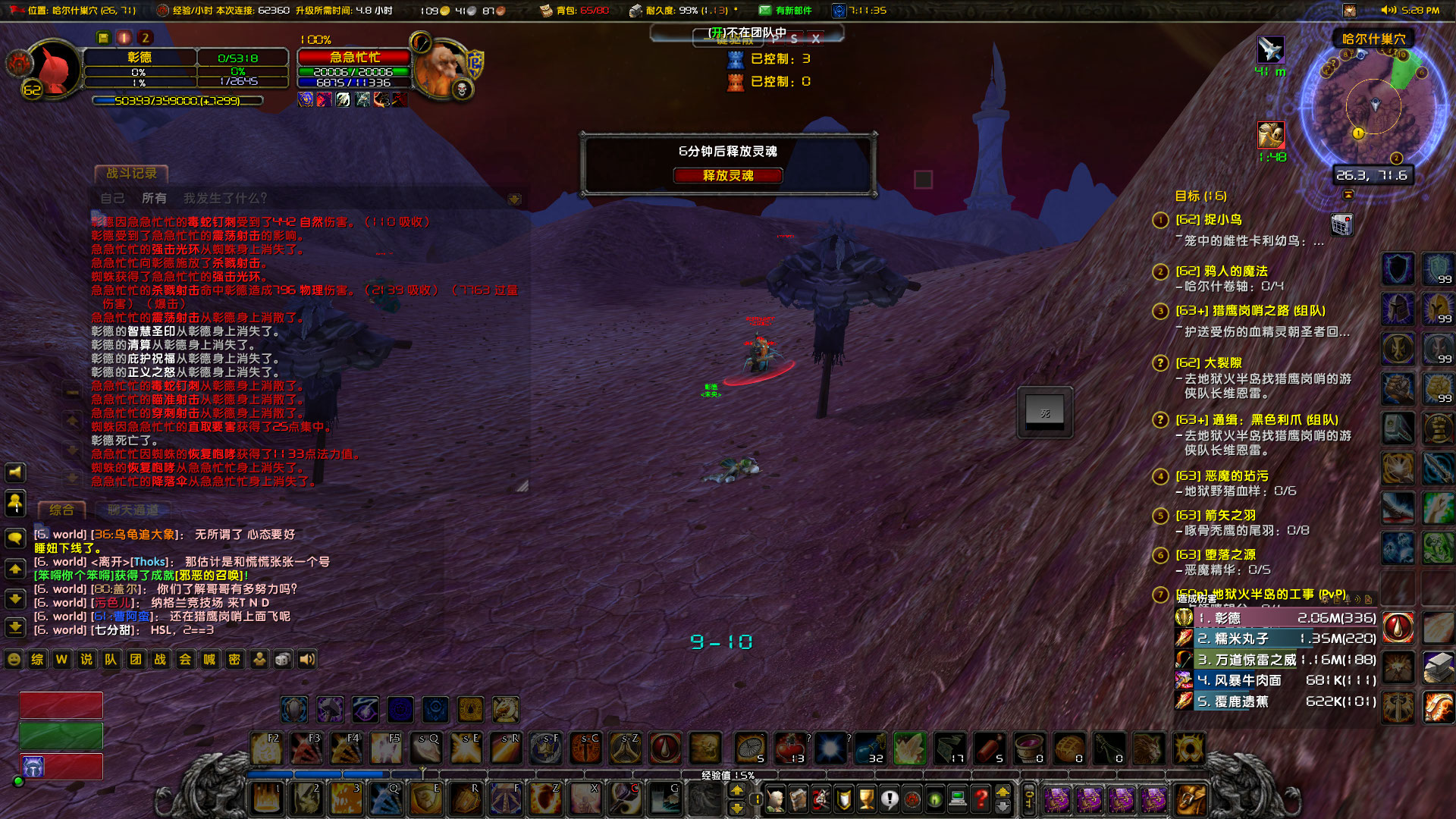Open the quest log exclamation-mark icon
Image resolution: width=1456 pixels, height=819 pixels.
pos(890,800)
